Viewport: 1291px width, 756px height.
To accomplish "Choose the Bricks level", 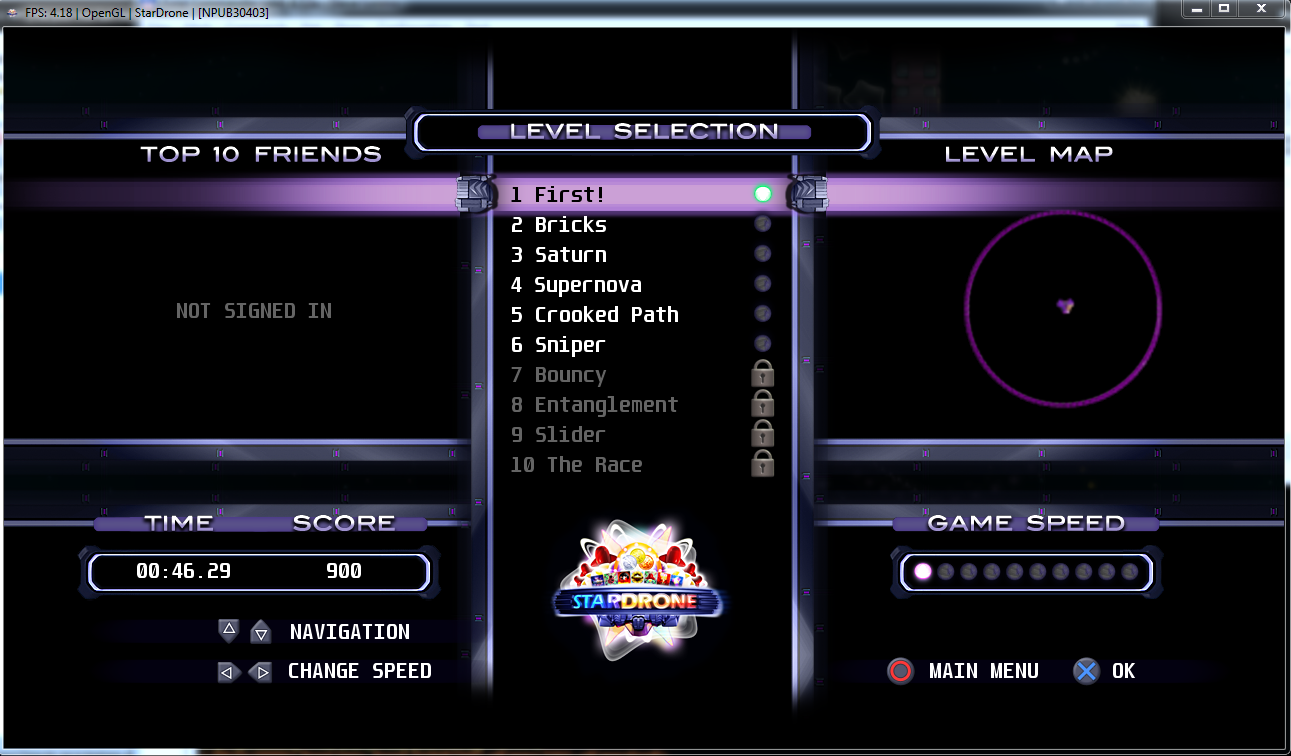I will tap(570, 225).
